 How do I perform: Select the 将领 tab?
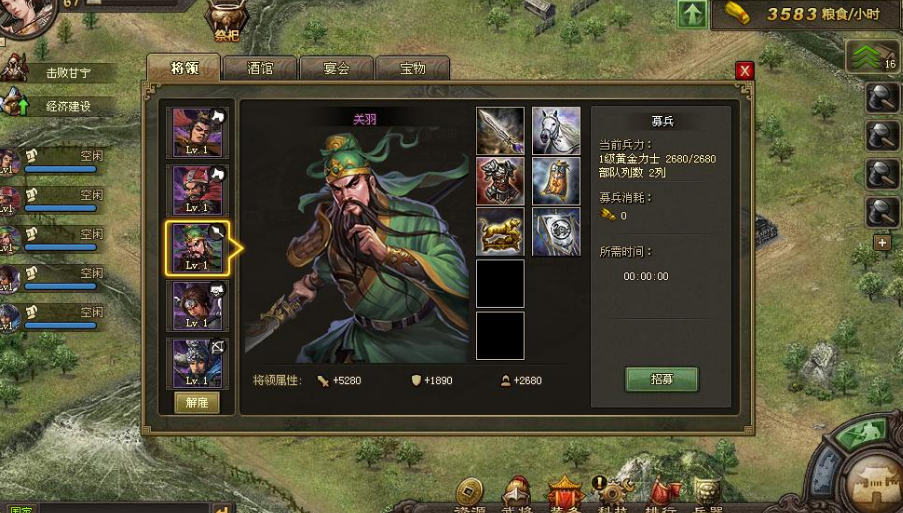(184, 68)
